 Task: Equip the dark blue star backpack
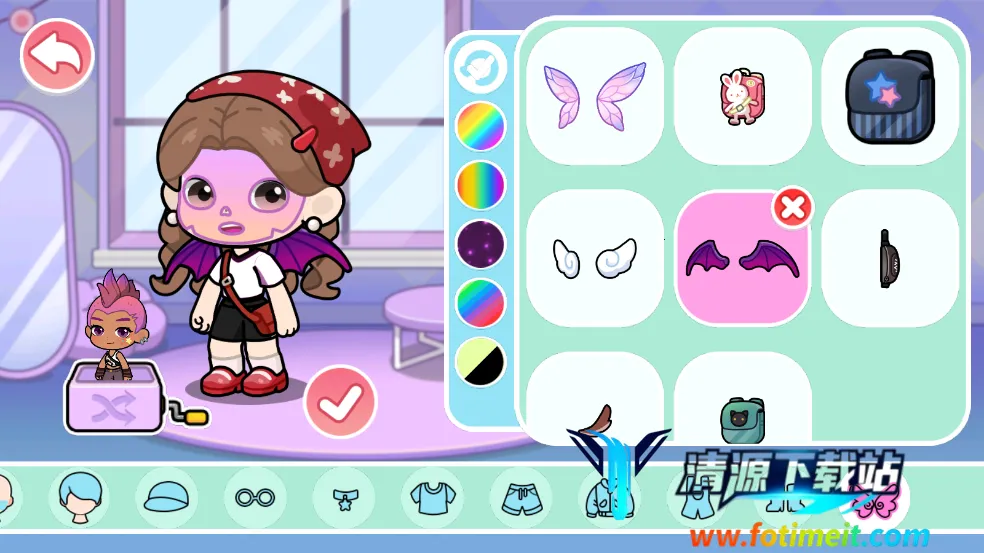(x=889, y=96)
